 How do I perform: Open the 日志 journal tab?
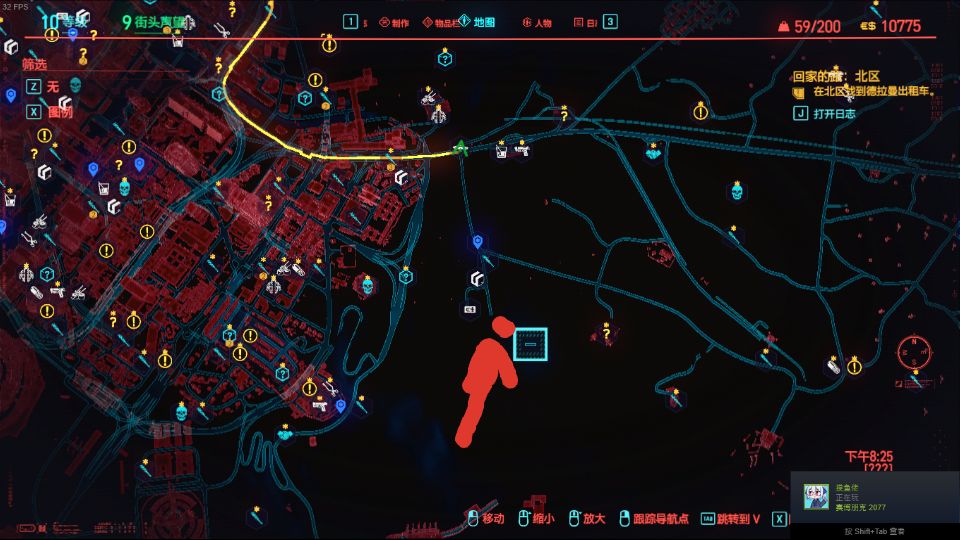click(x=586, y=21)
